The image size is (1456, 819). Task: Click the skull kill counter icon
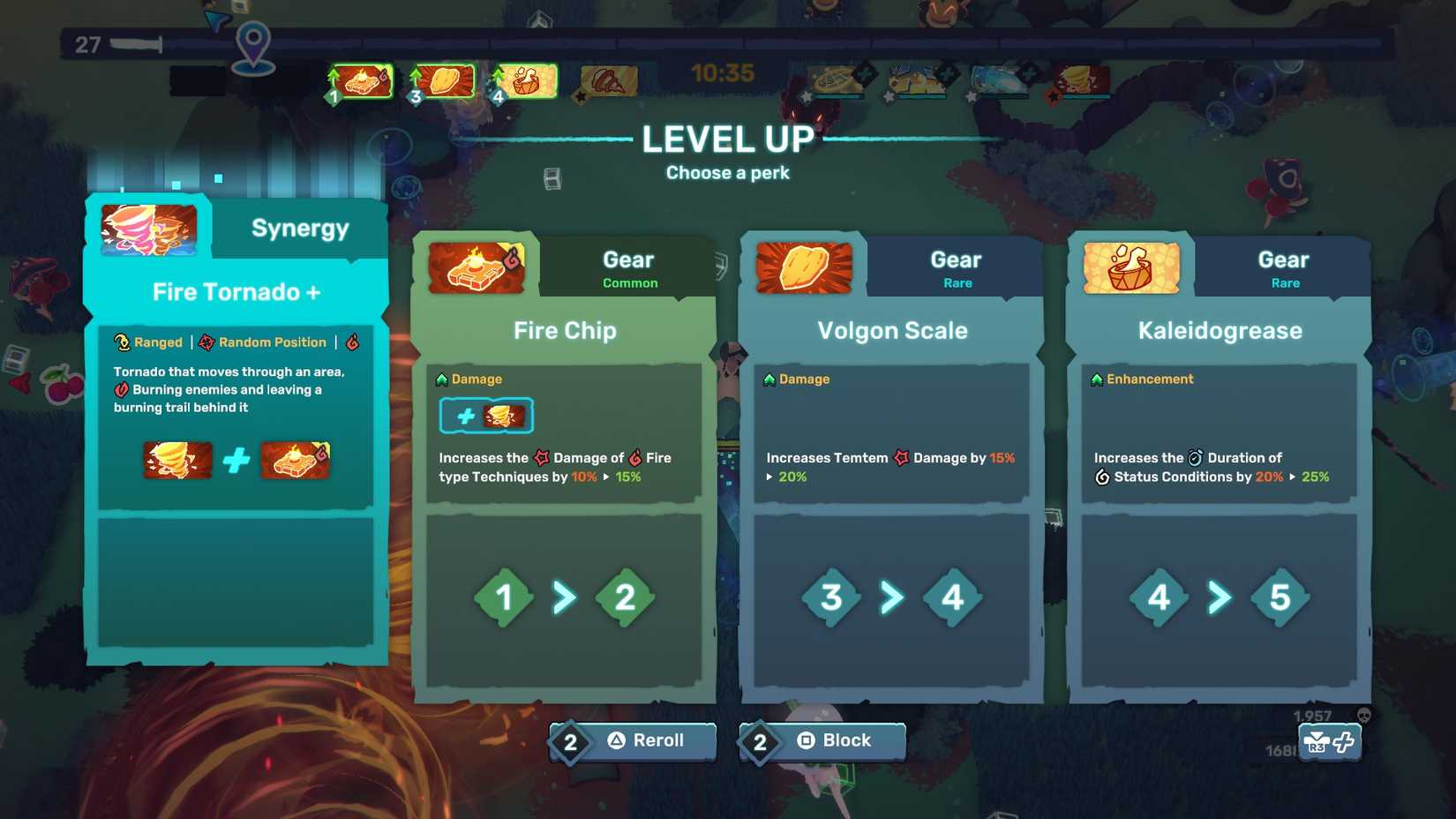1363,715
